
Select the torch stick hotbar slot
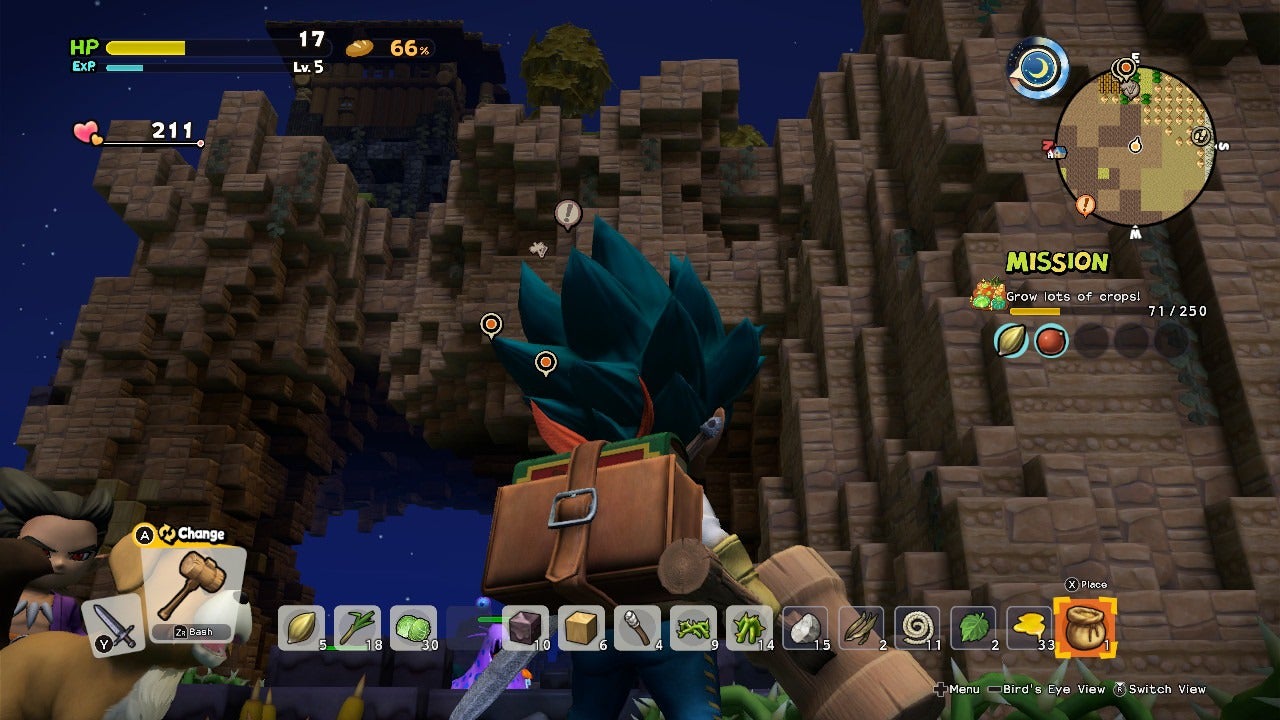[637, 628]
